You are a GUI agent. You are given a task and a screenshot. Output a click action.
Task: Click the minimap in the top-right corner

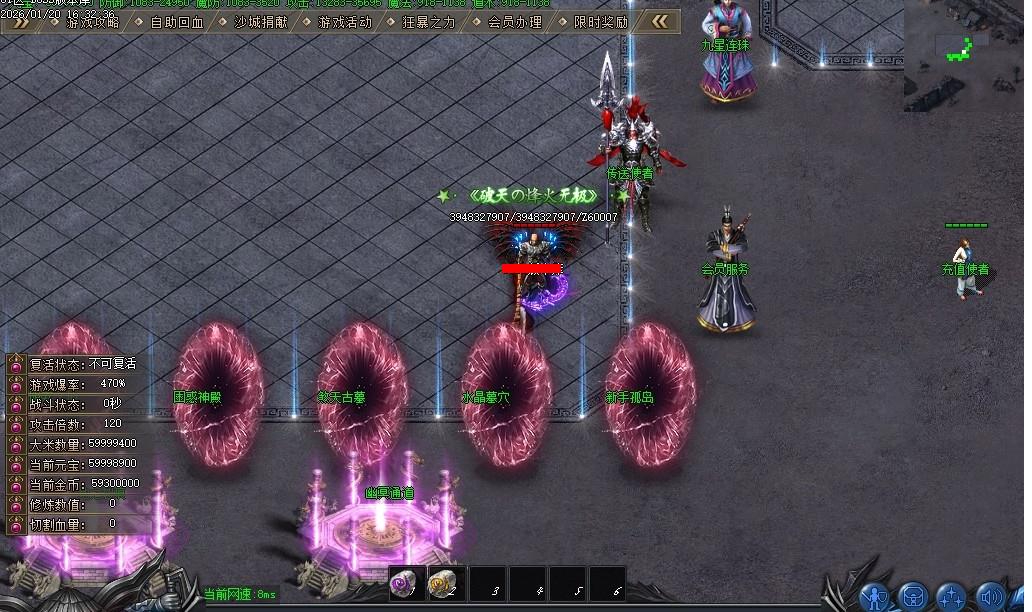point(963,50)
